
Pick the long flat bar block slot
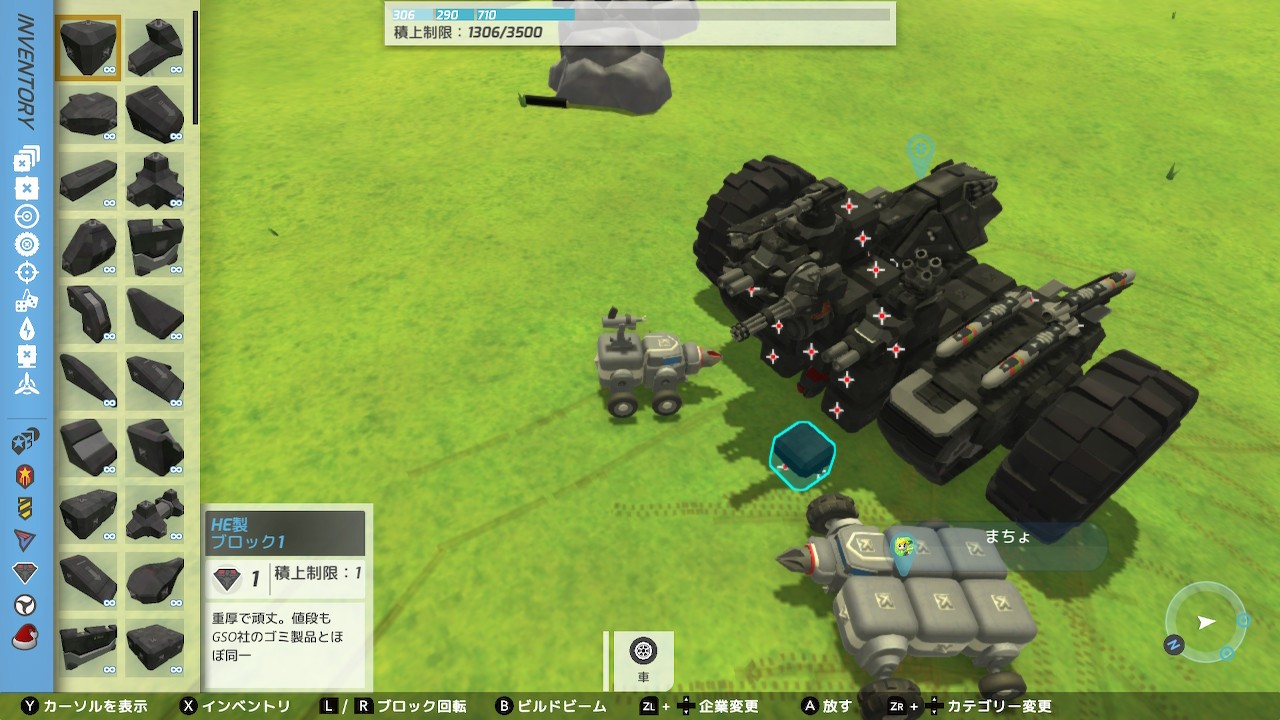pyautogui.click(x=89, y=179)
